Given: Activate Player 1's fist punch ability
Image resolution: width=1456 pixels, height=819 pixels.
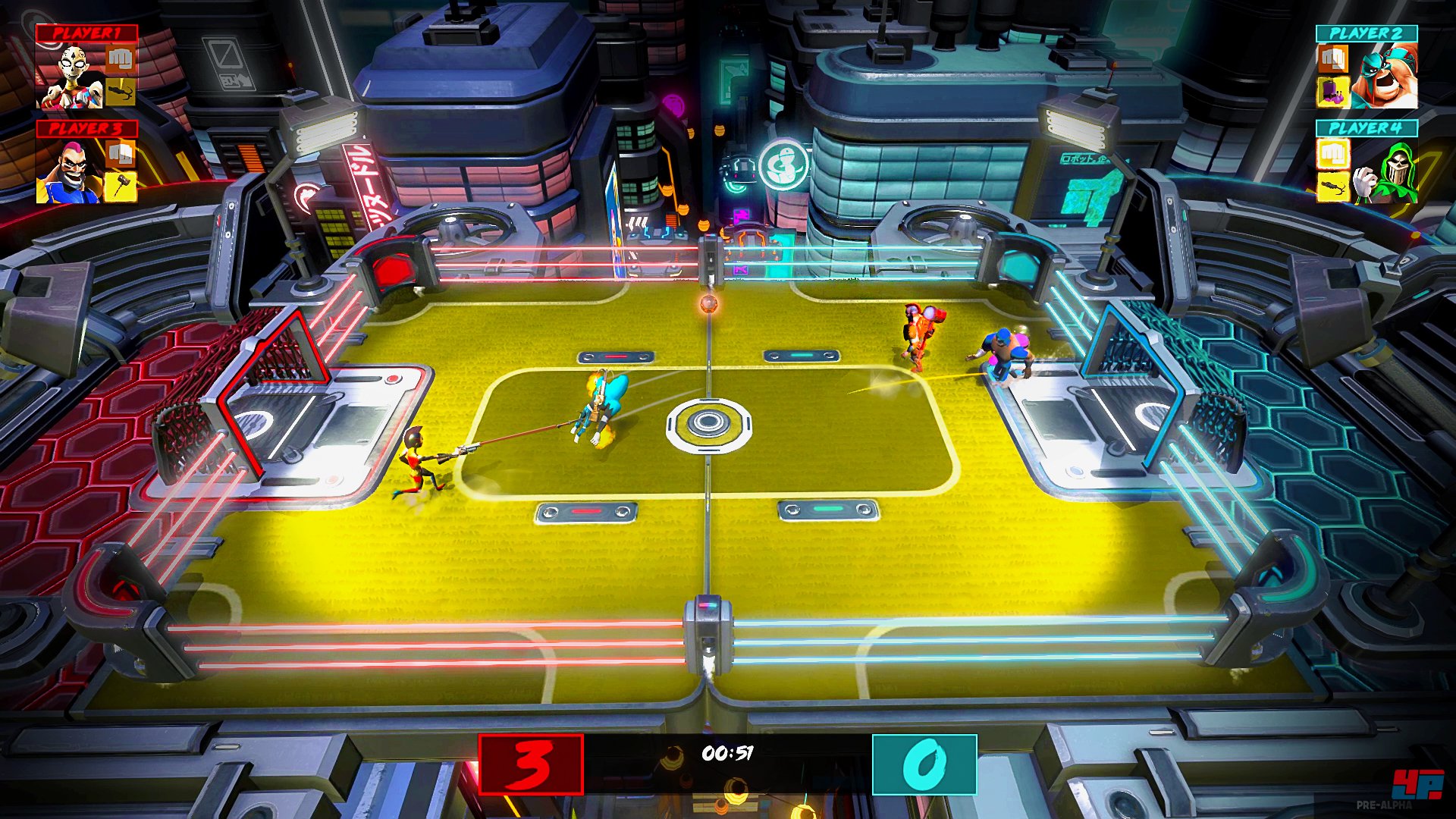Looking at the screenshot, I should point(120,59).
